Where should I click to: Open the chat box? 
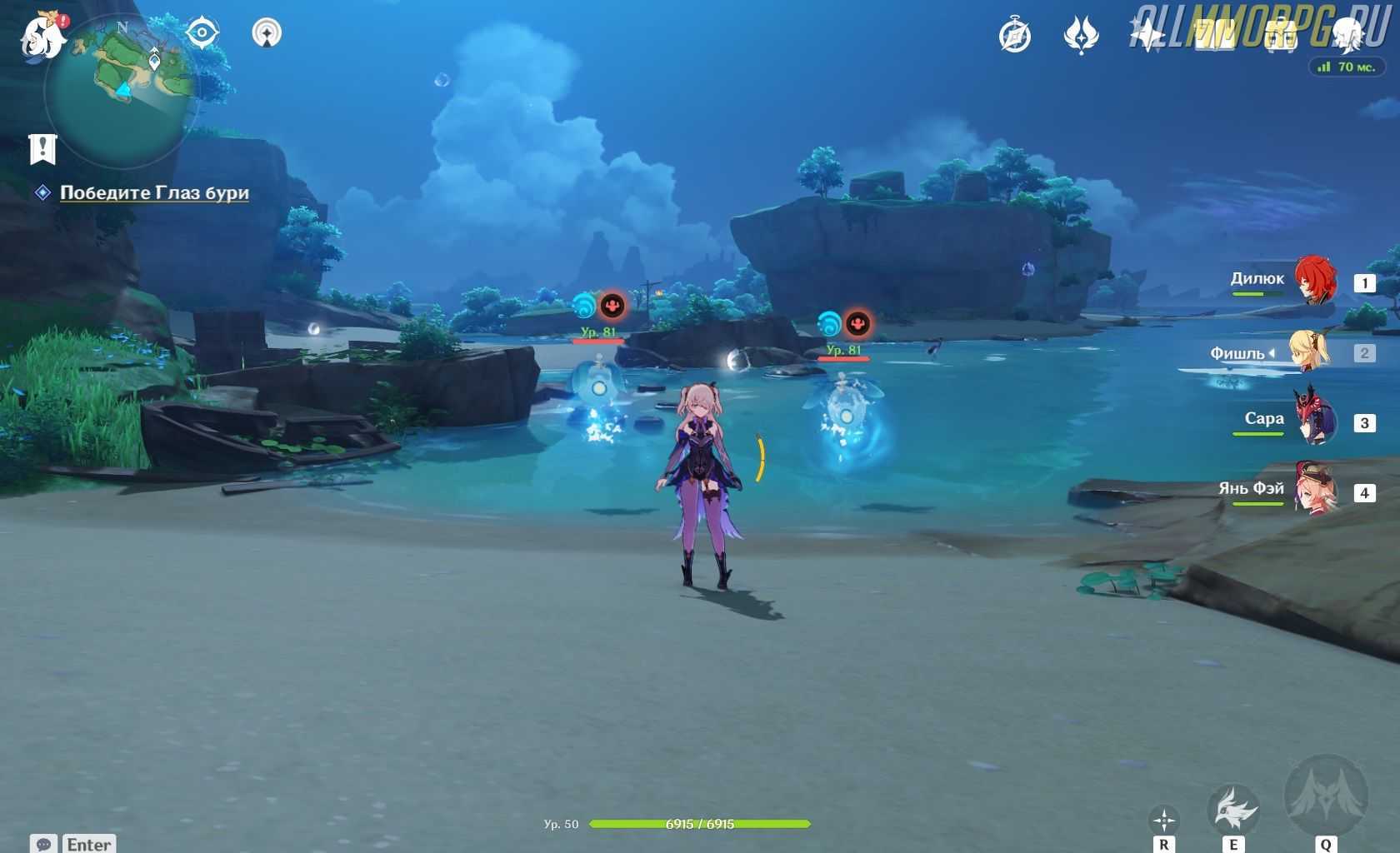(73, 844)
